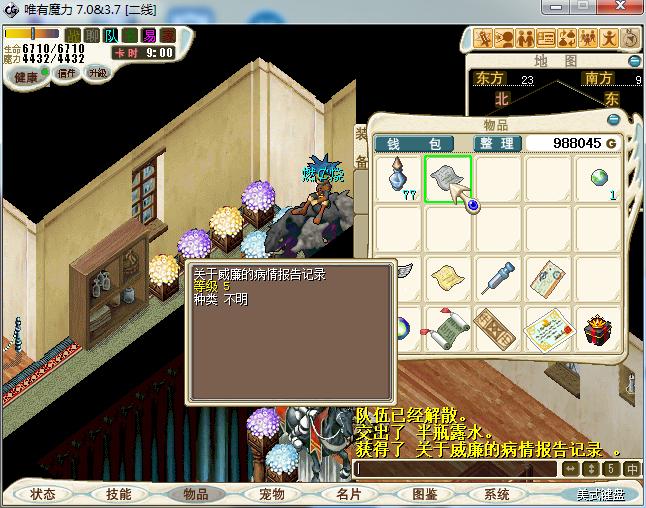Open the 图鉴 illustrated guide menu
Viewport: 646px width, 508px height.
pyautogui.click(x=425, y=494)
